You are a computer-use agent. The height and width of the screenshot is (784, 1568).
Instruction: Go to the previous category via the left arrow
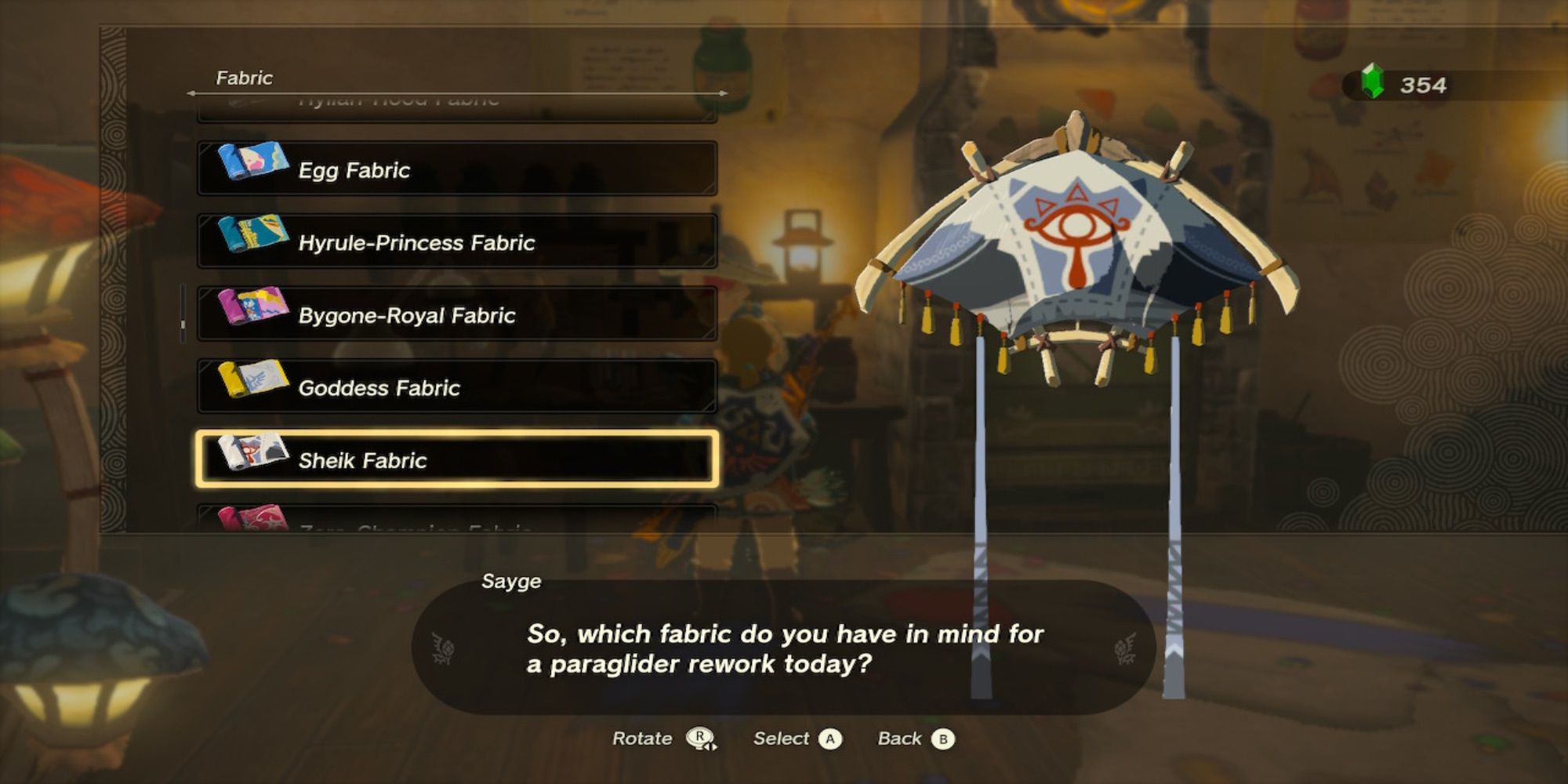[191, 92]
